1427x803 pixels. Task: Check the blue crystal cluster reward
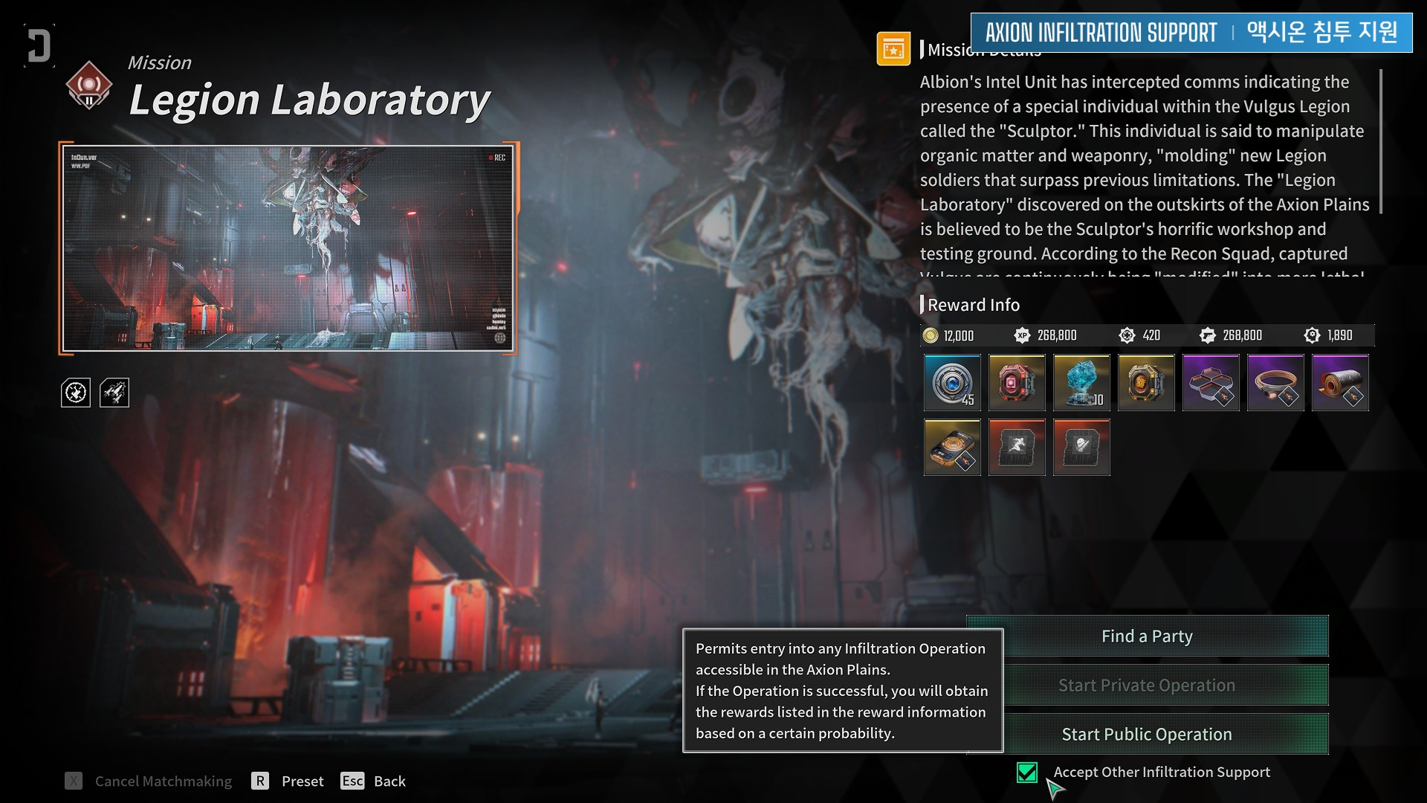click(1081, 382)
